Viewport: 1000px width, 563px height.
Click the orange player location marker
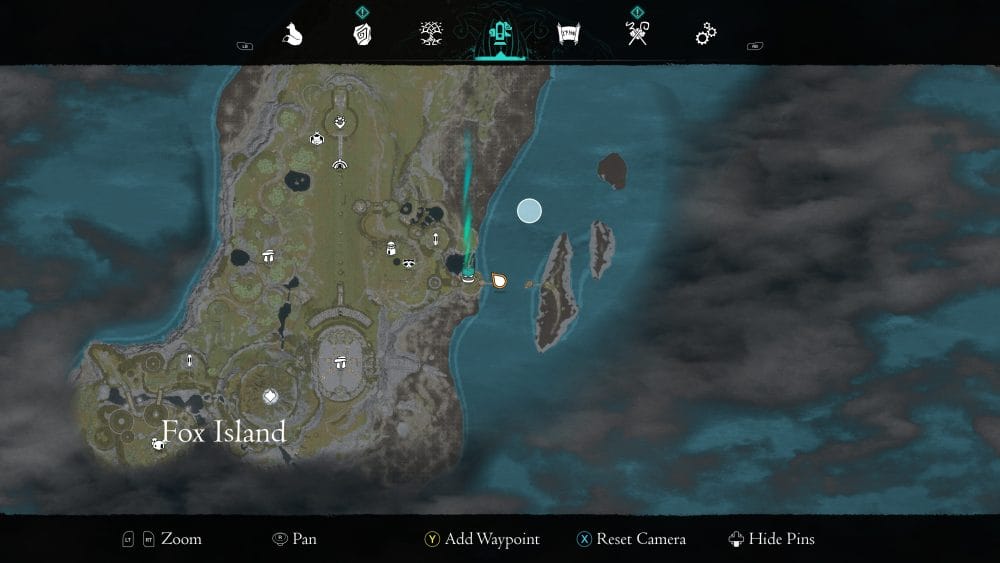point(499,280)
